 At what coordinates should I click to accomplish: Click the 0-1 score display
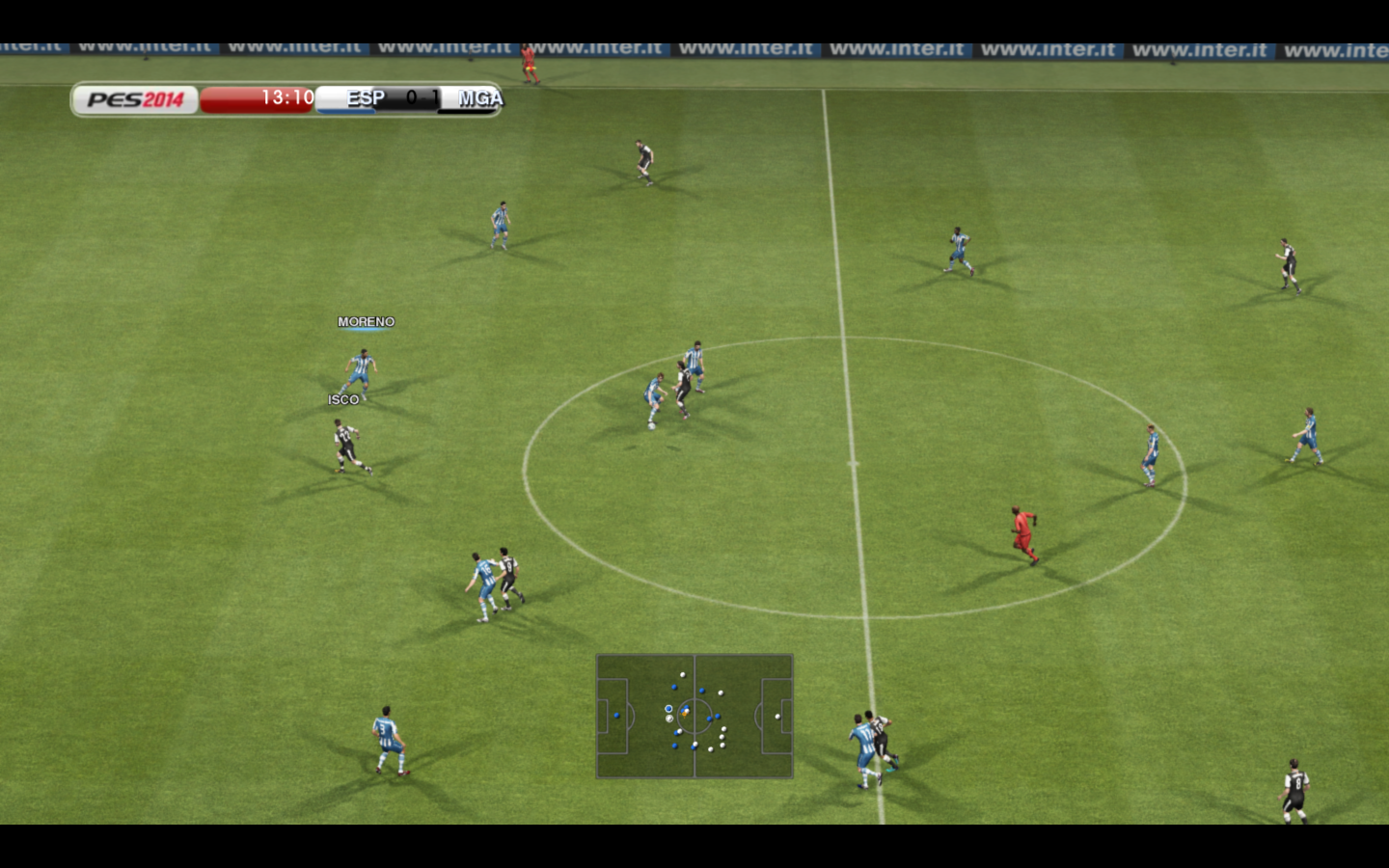click(422, 97)
